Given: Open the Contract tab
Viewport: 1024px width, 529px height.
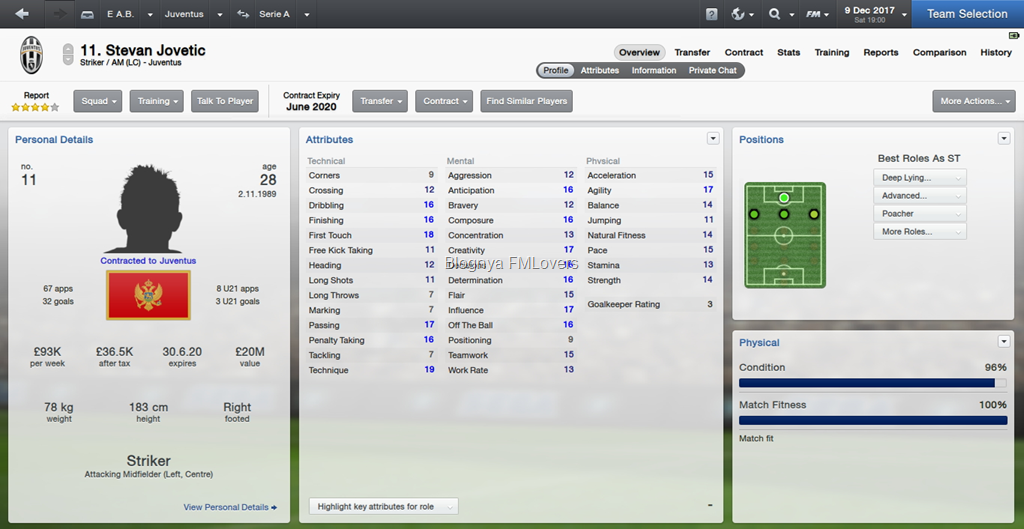Looking at the screenshot, I should coord(744,53).
